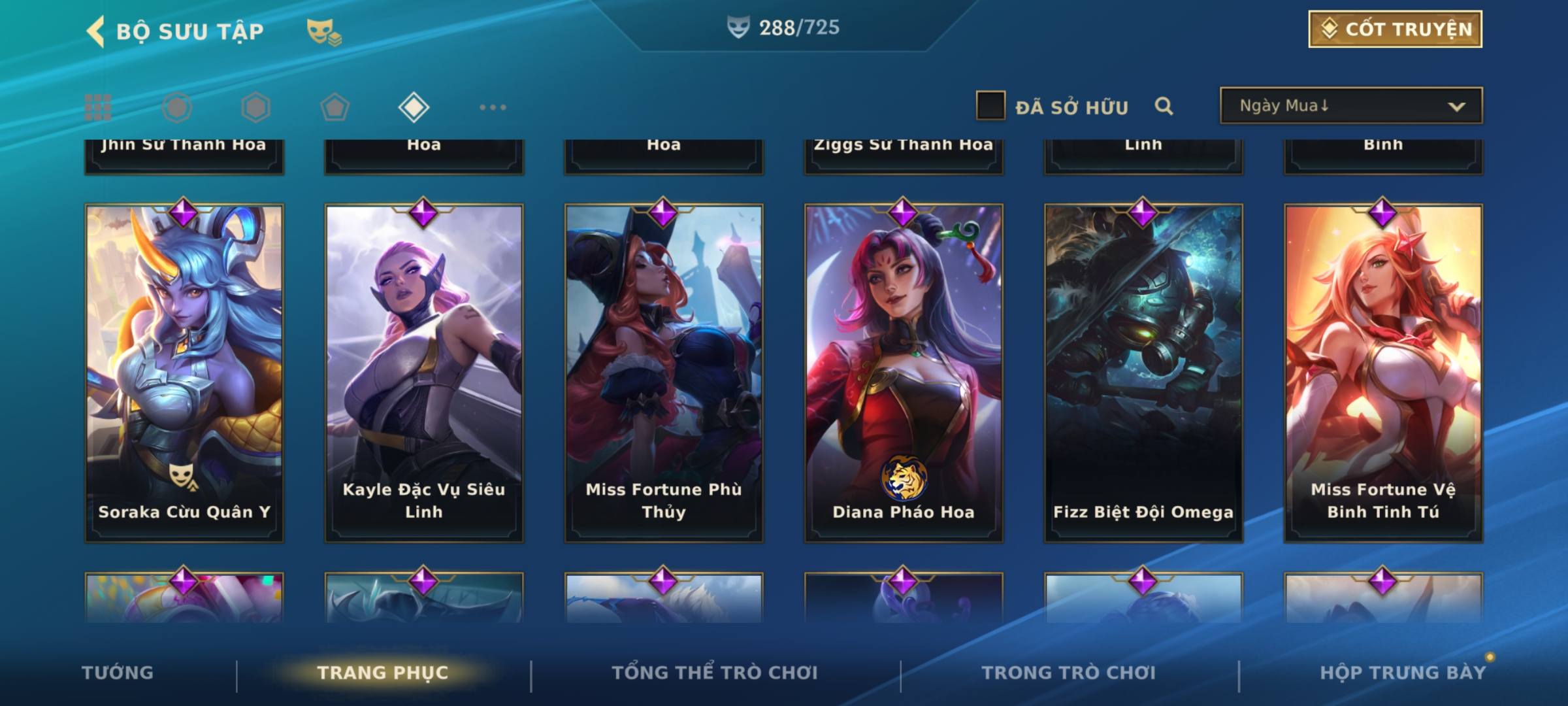View Kayle Đặc Vụ Siêu Linh skin
The width and height of the screenshot is (1568, 706).
[424, 373]
